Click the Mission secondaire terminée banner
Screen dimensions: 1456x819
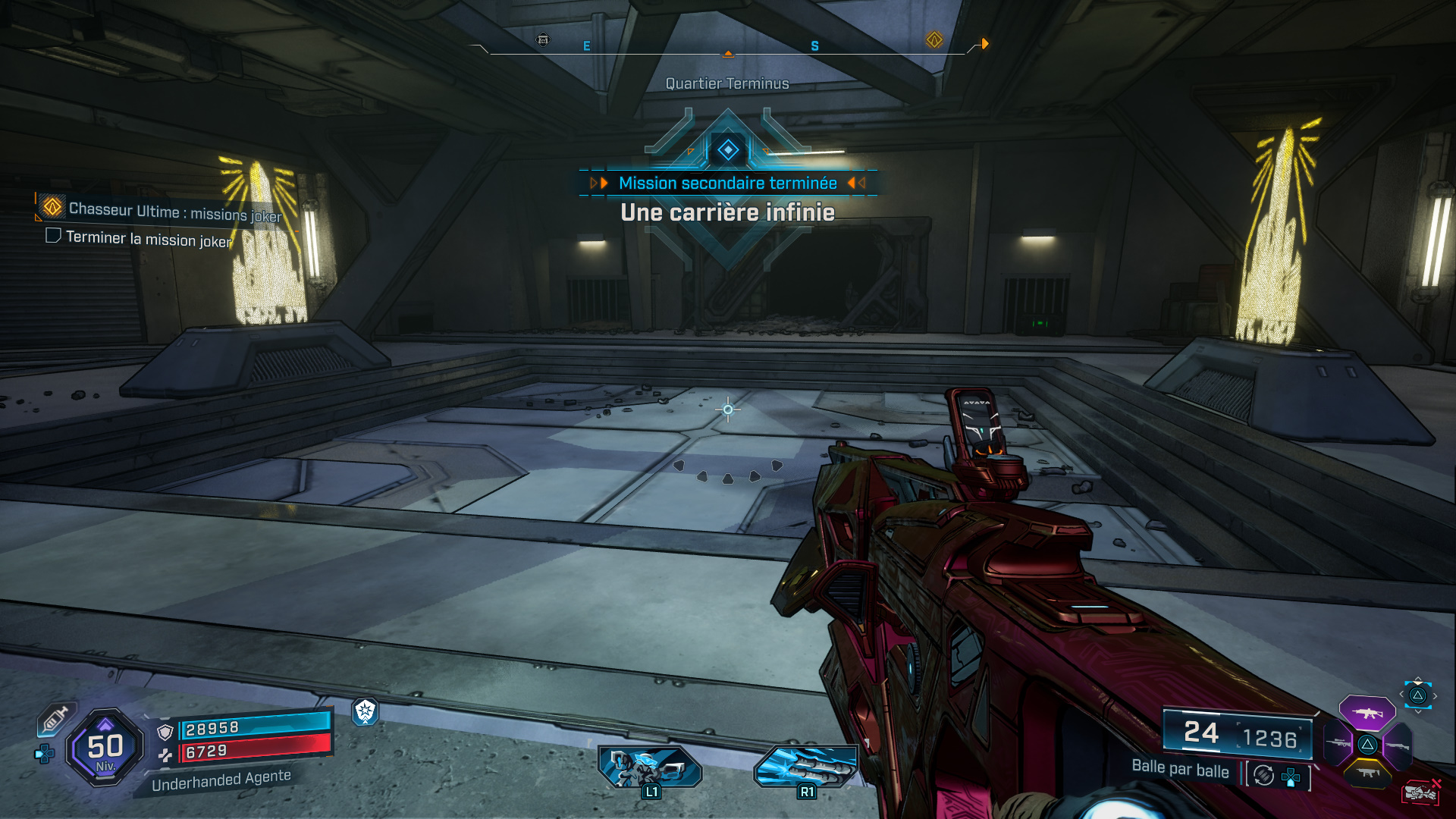click(727, 183)
